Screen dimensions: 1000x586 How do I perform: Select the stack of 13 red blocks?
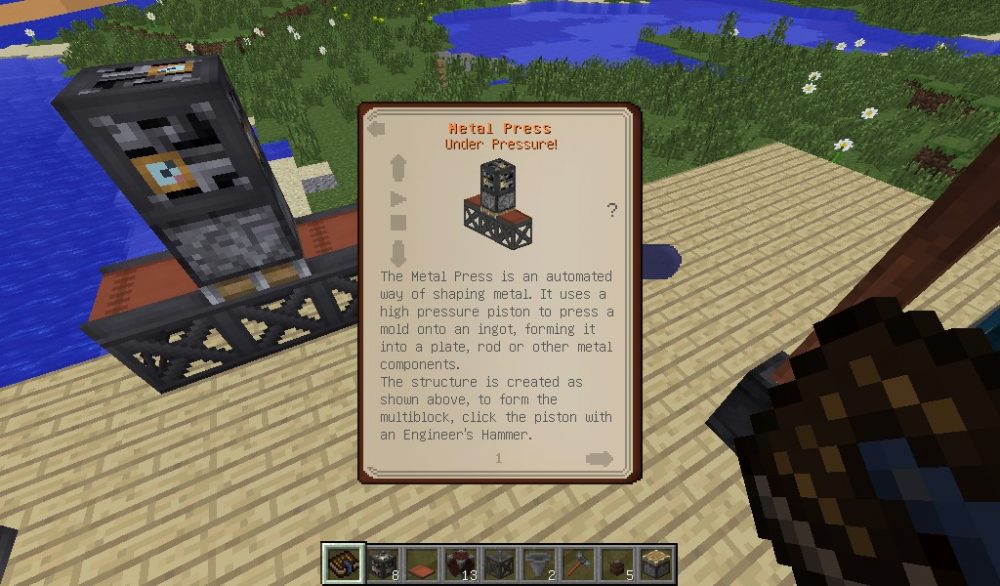[460, 562]
